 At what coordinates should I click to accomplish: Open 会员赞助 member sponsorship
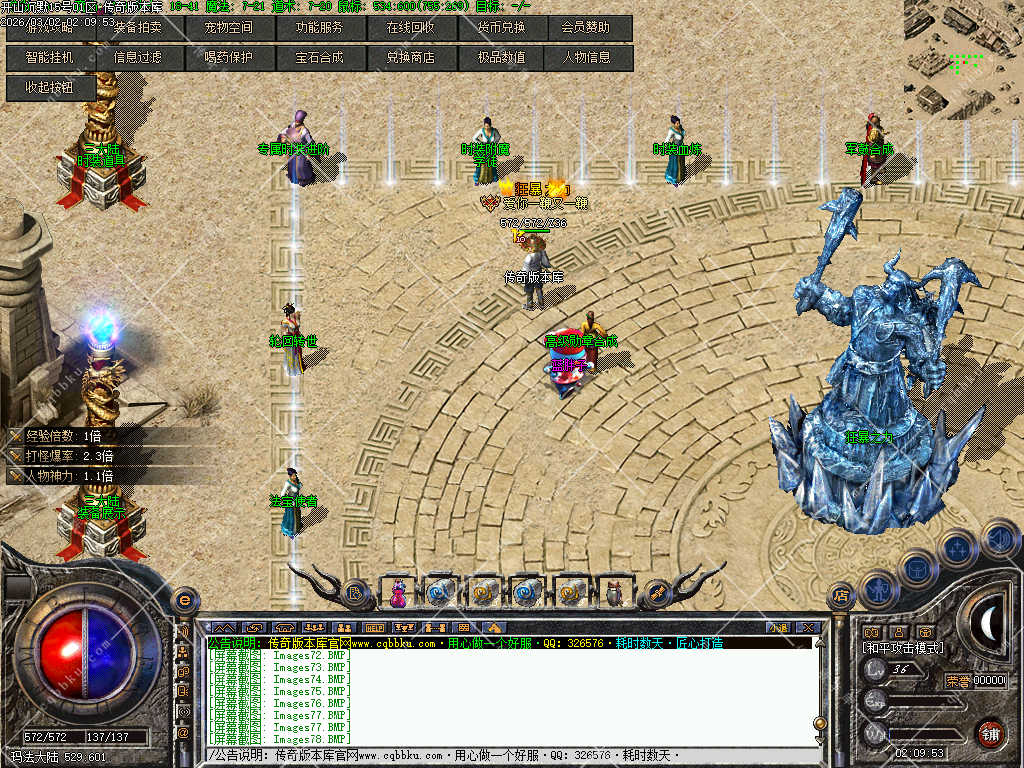coord(586,28)
